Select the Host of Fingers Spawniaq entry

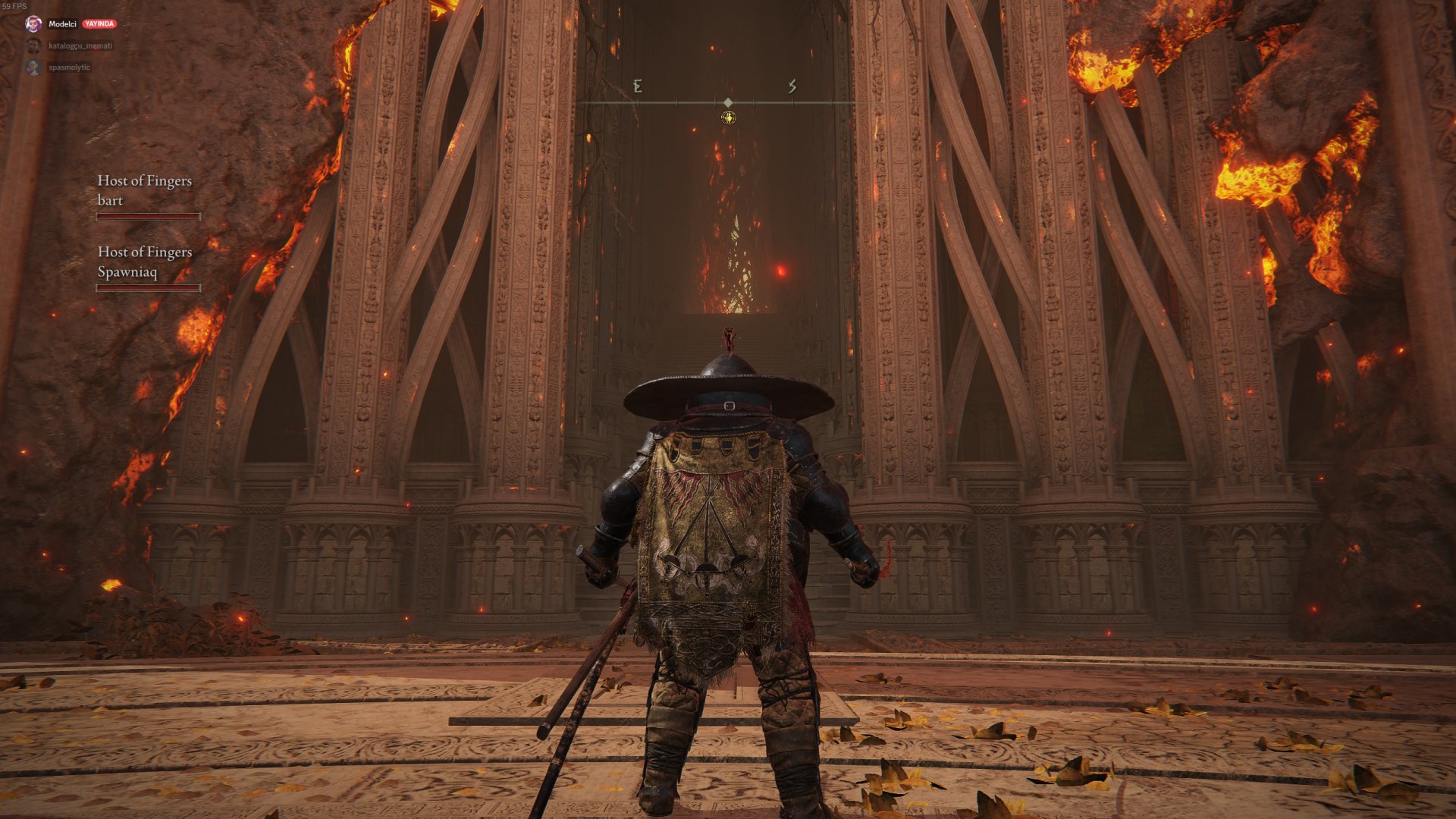(145, 262)
